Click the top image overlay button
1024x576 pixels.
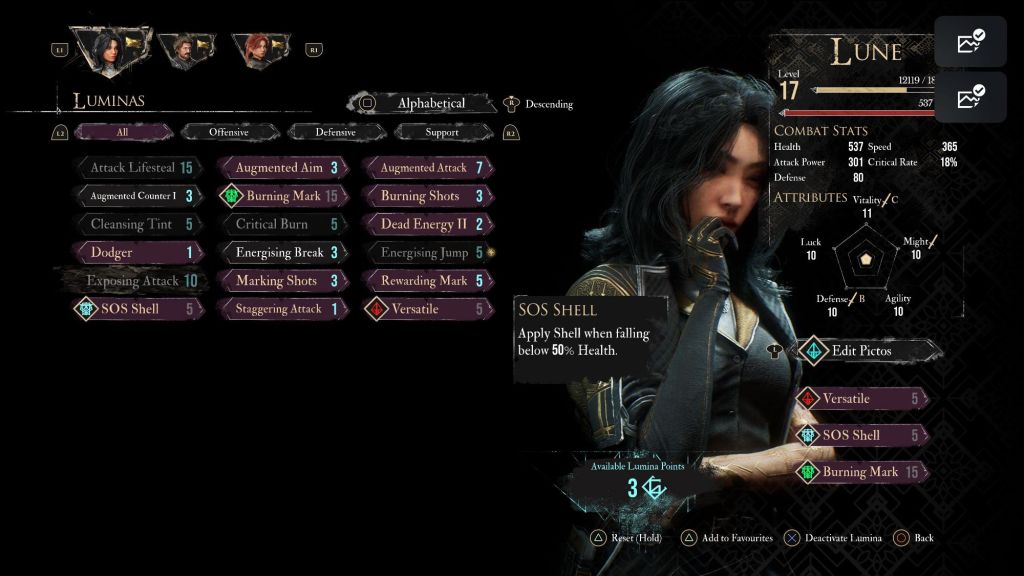(x=970, y=42)
